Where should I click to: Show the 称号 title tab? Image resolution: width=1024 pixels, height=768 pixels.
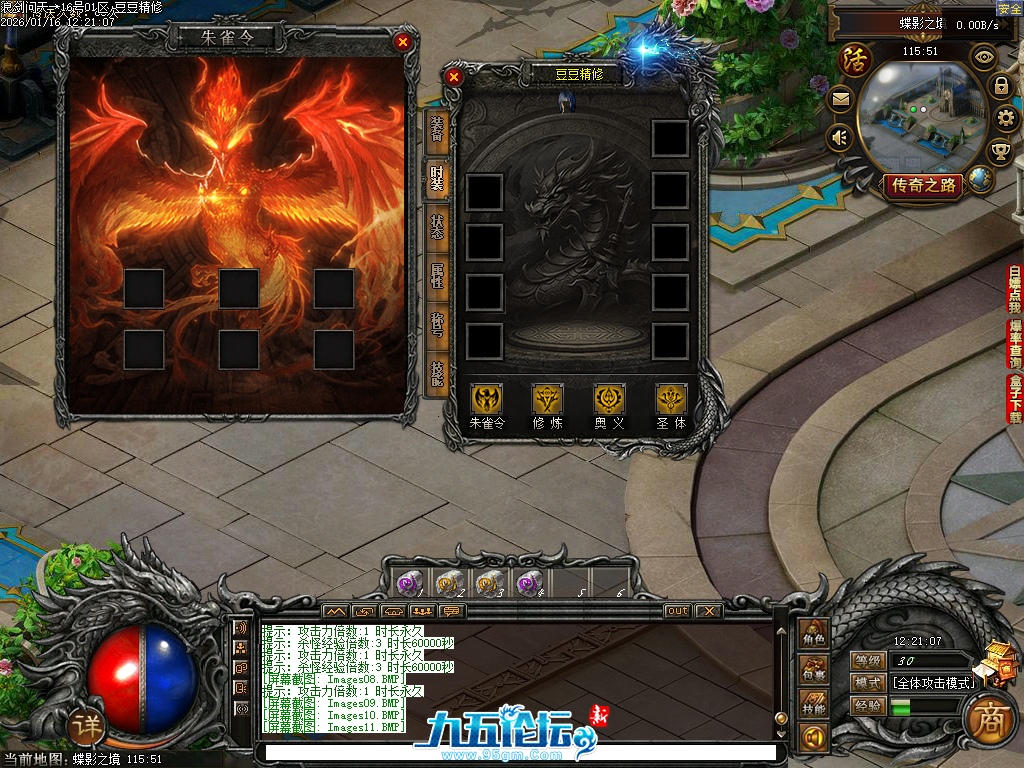coord(436,324)
